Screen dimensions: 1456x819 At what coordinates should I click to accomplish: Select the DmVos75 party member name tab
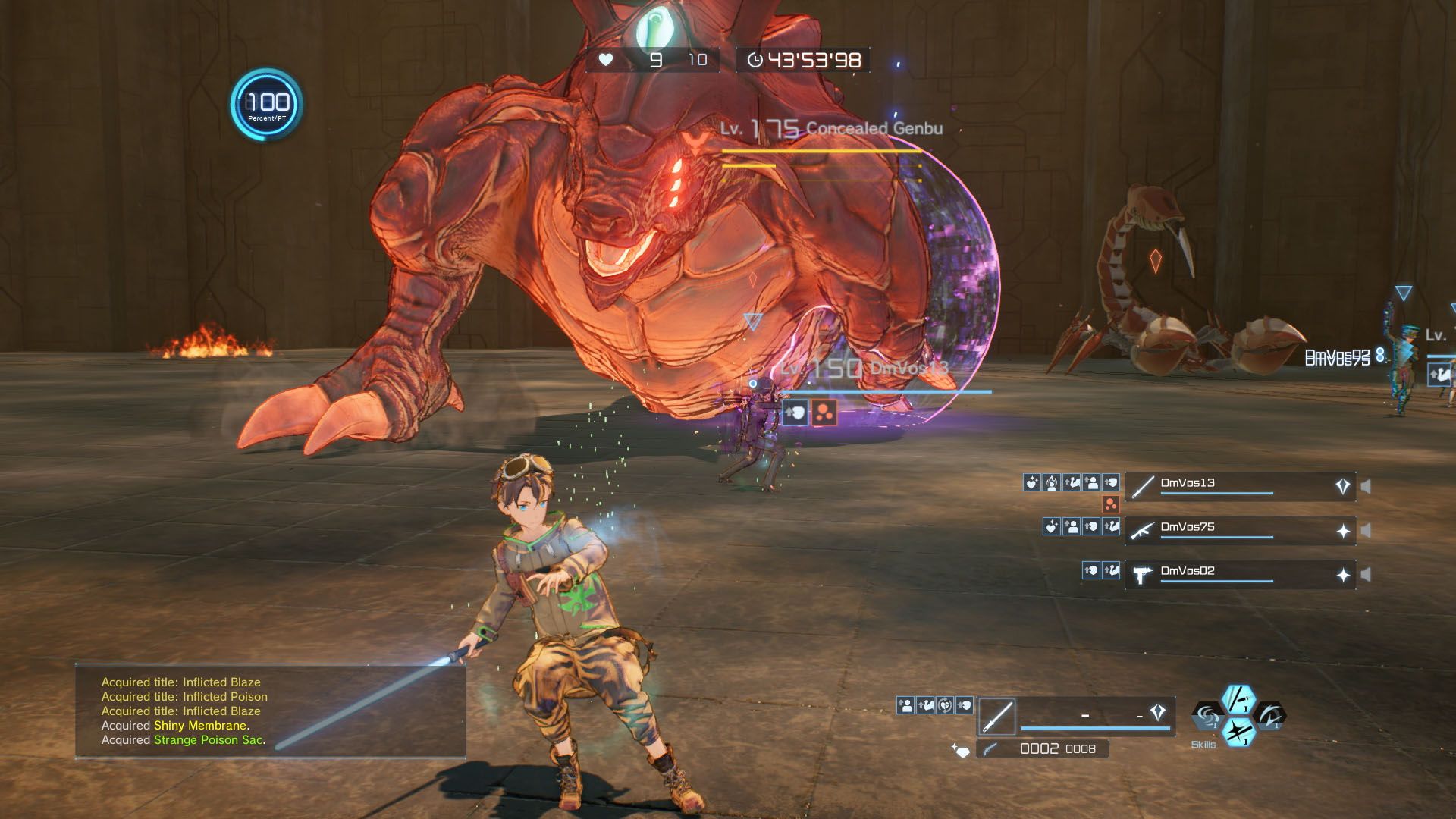pos(1187,528)
